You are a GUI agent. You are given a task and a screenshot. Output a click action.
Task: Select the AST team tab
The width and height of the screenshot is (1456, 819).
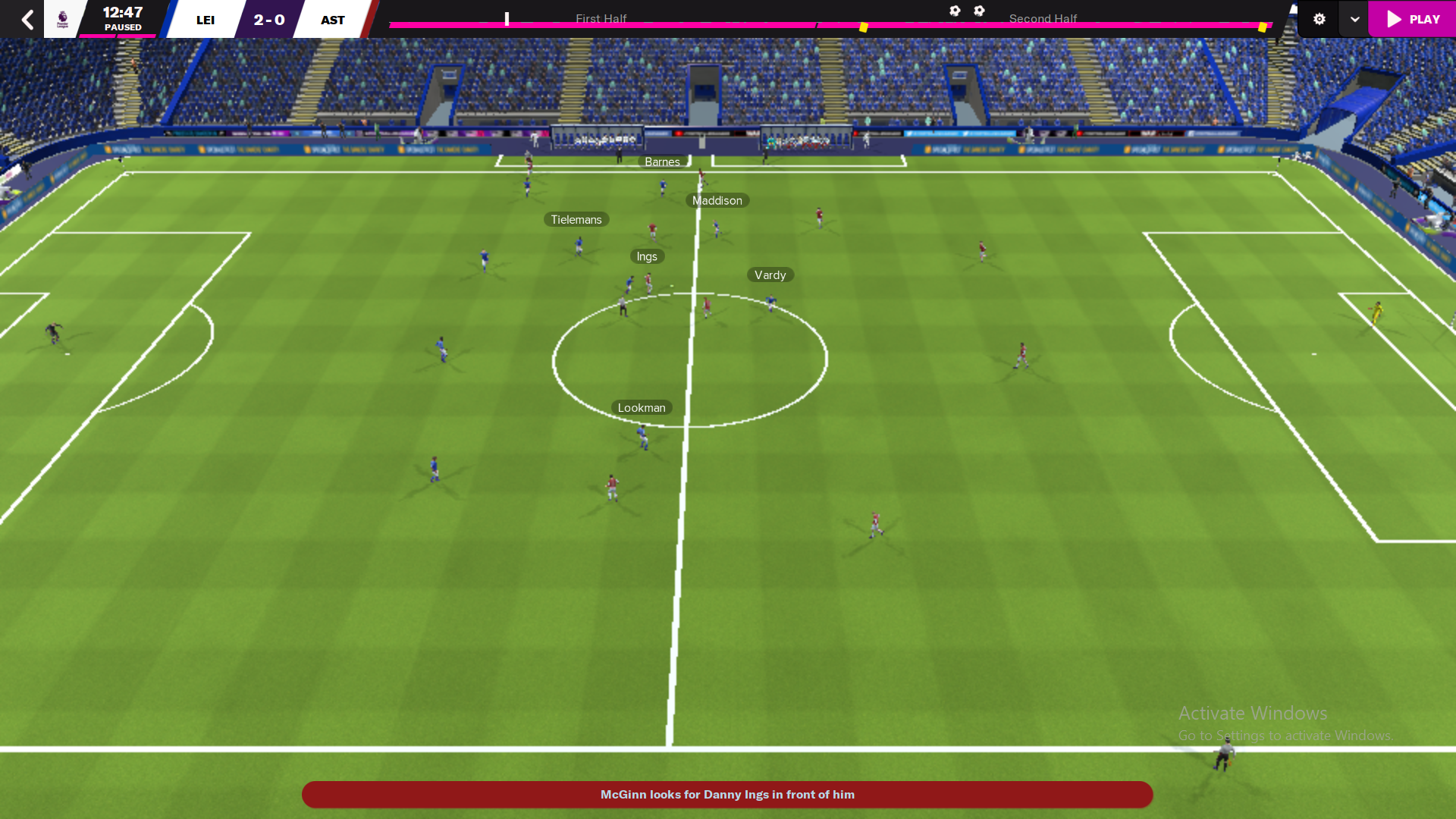[x=332, y=20]
